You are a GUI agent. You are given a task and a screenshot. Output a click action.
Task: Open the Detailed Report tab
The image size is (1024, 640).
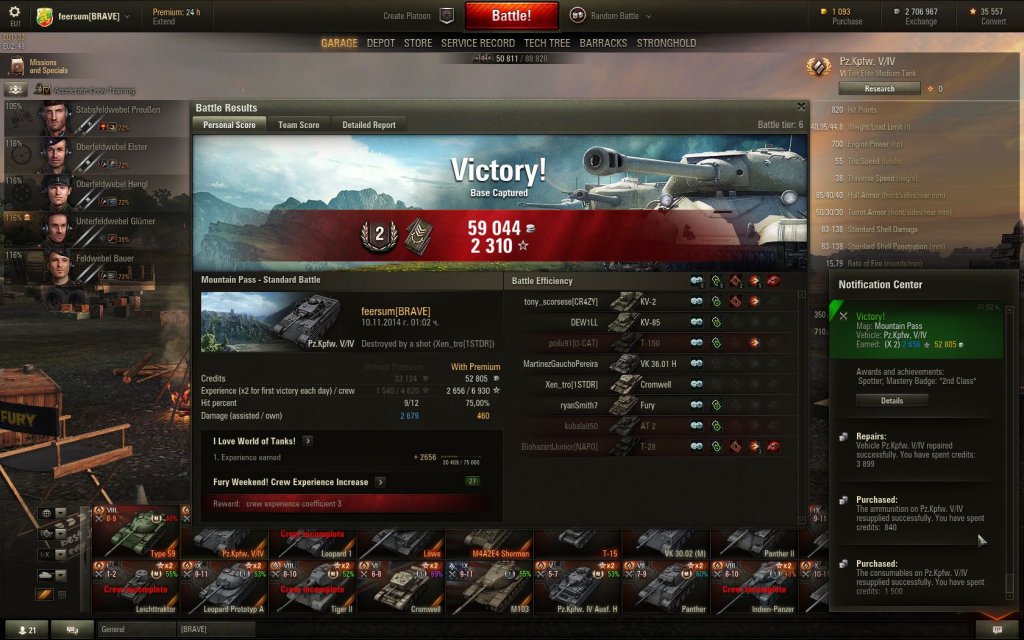coord(369,125)
